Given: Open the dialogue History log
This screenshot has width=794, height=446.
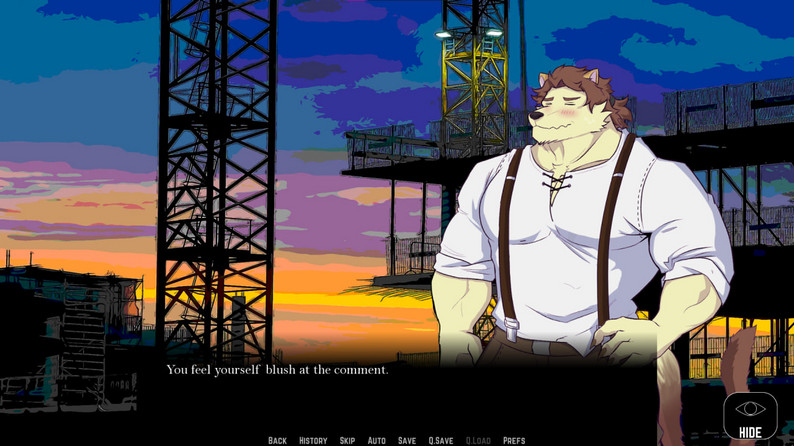Looking at the screenshot, I should [x=313, y=440].
